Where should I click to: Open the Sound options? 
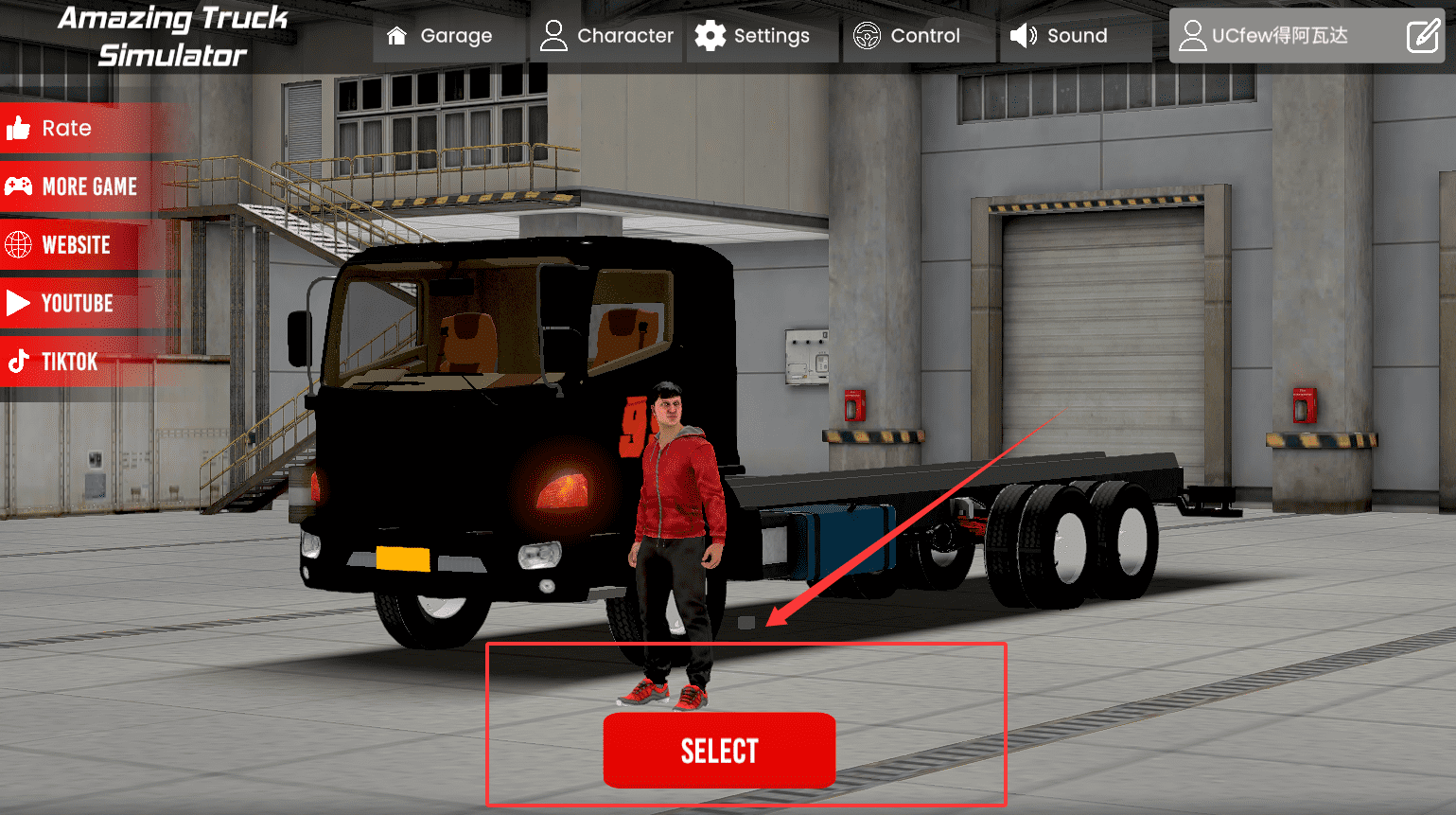coord(1060,36)
